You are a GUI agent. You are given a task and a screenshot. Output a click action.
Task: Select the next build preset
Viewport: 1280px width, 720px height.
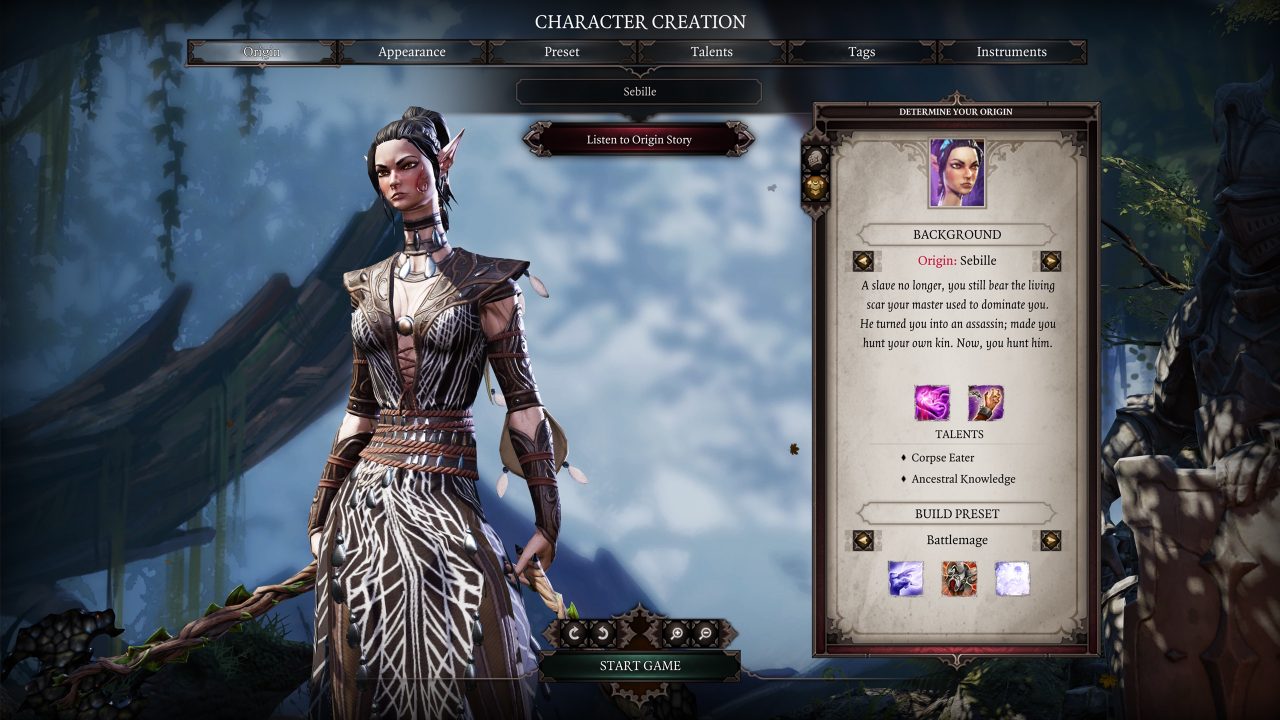pyautogui.click(x=1050, y=540)
